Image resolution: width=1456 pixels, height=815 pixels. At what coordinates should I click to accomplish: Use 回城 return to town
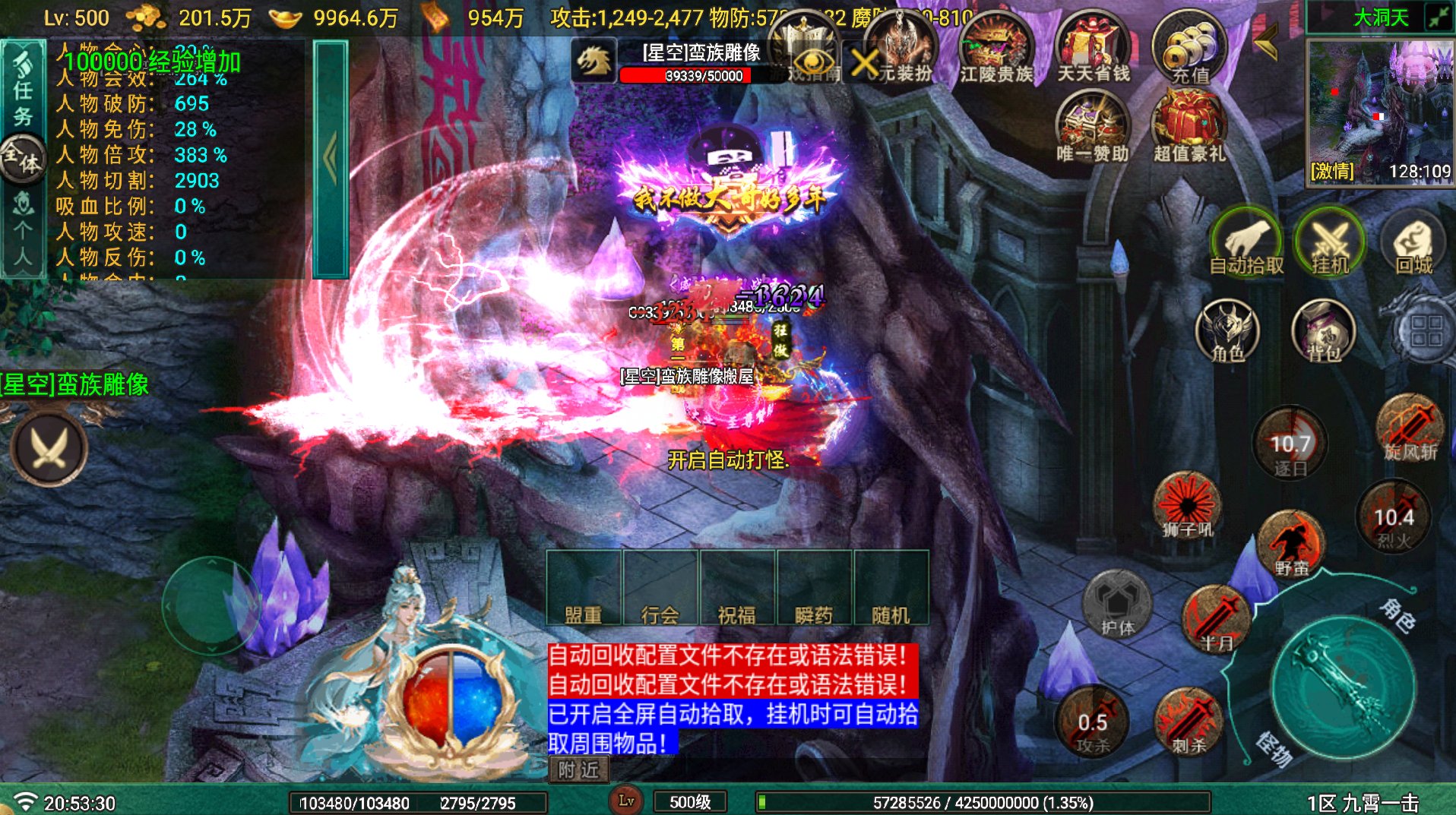pyautogui.click(x=1415, y=243)
